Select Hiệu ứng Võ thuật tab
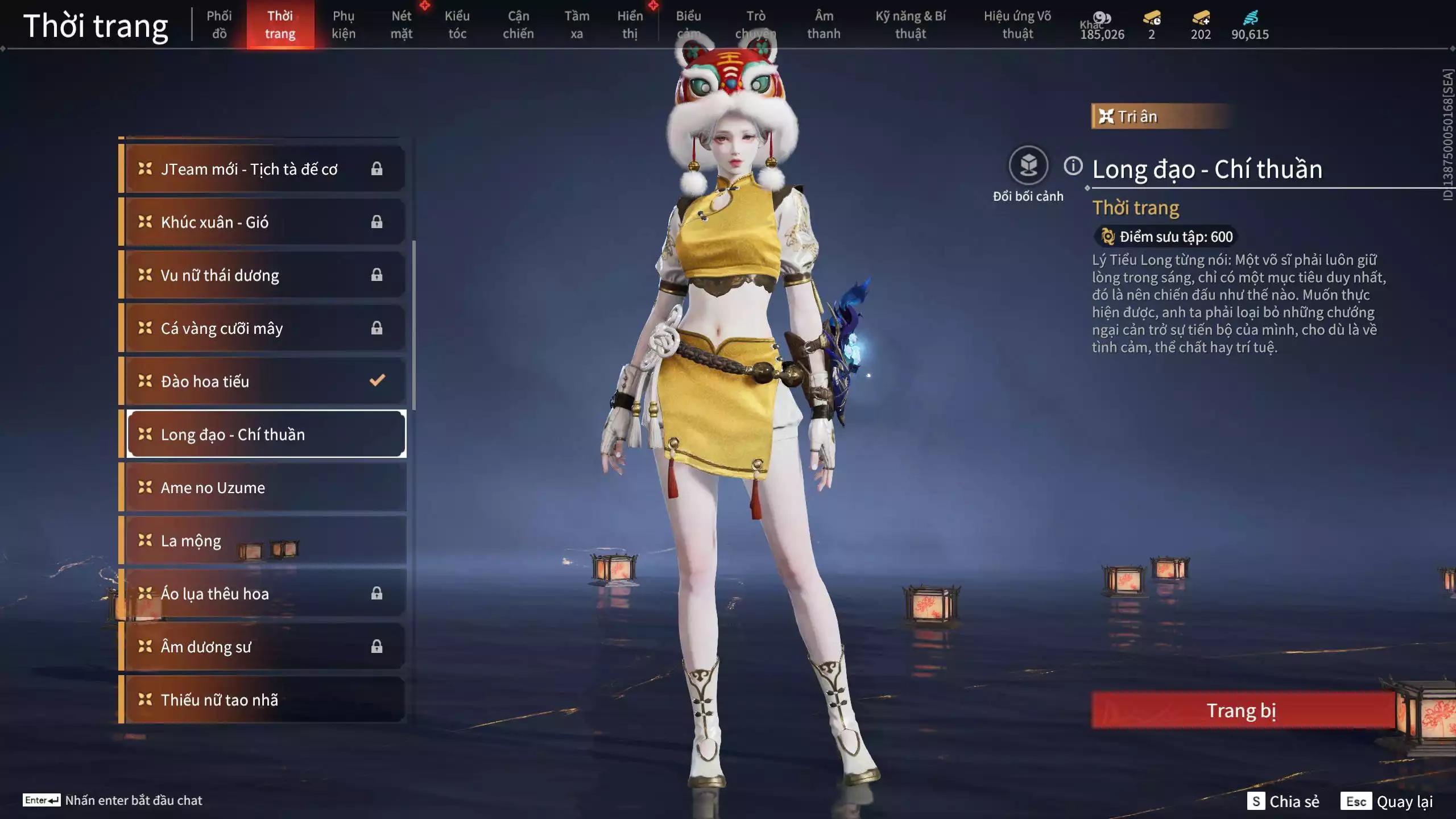 (1017, 25)
